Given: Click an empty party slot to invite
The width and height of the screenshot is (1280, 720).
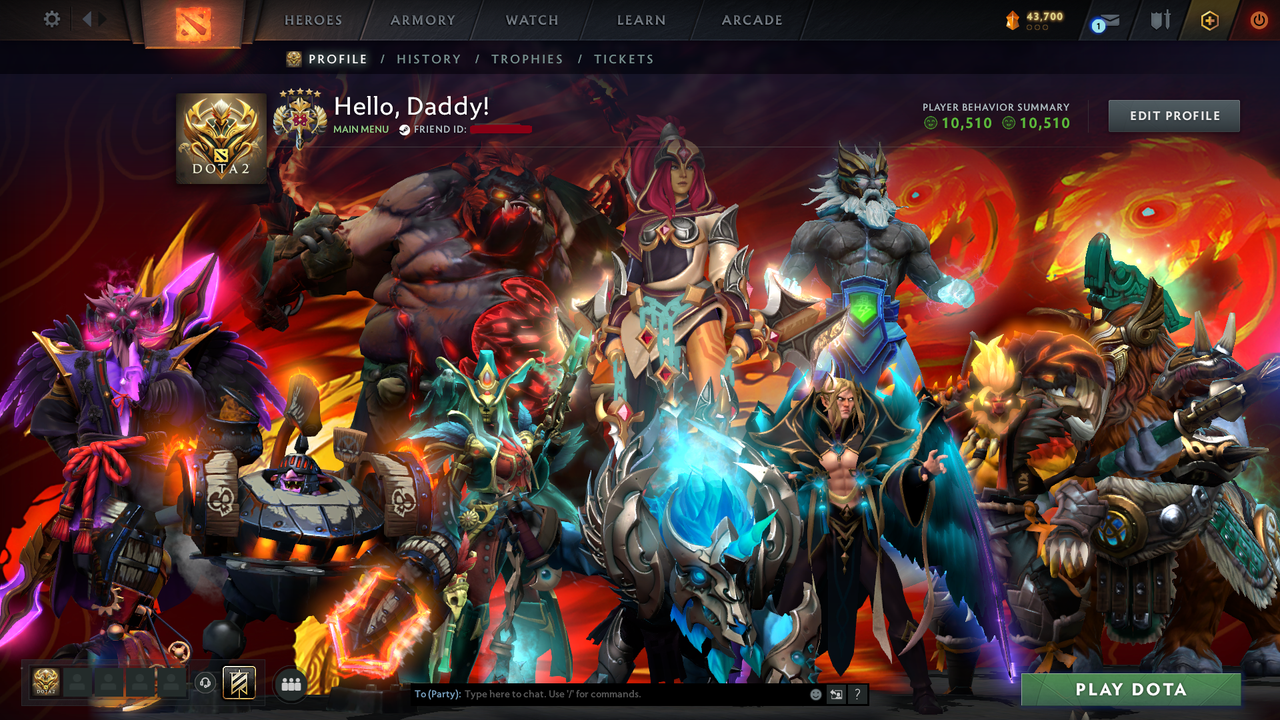Looking at the screenshot, I should (x=78, y=683).
